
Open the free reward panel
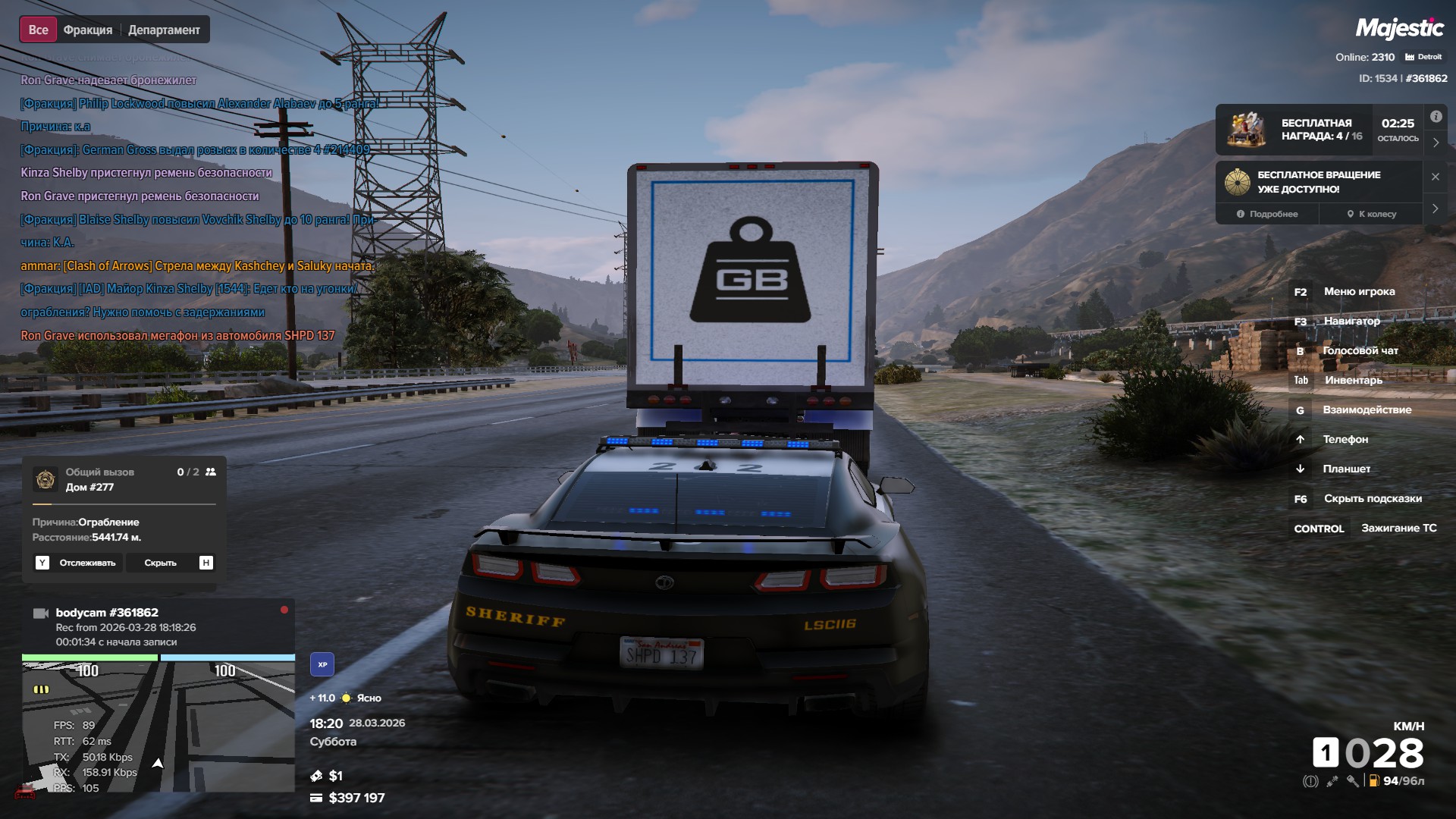tap(1319, 130)
